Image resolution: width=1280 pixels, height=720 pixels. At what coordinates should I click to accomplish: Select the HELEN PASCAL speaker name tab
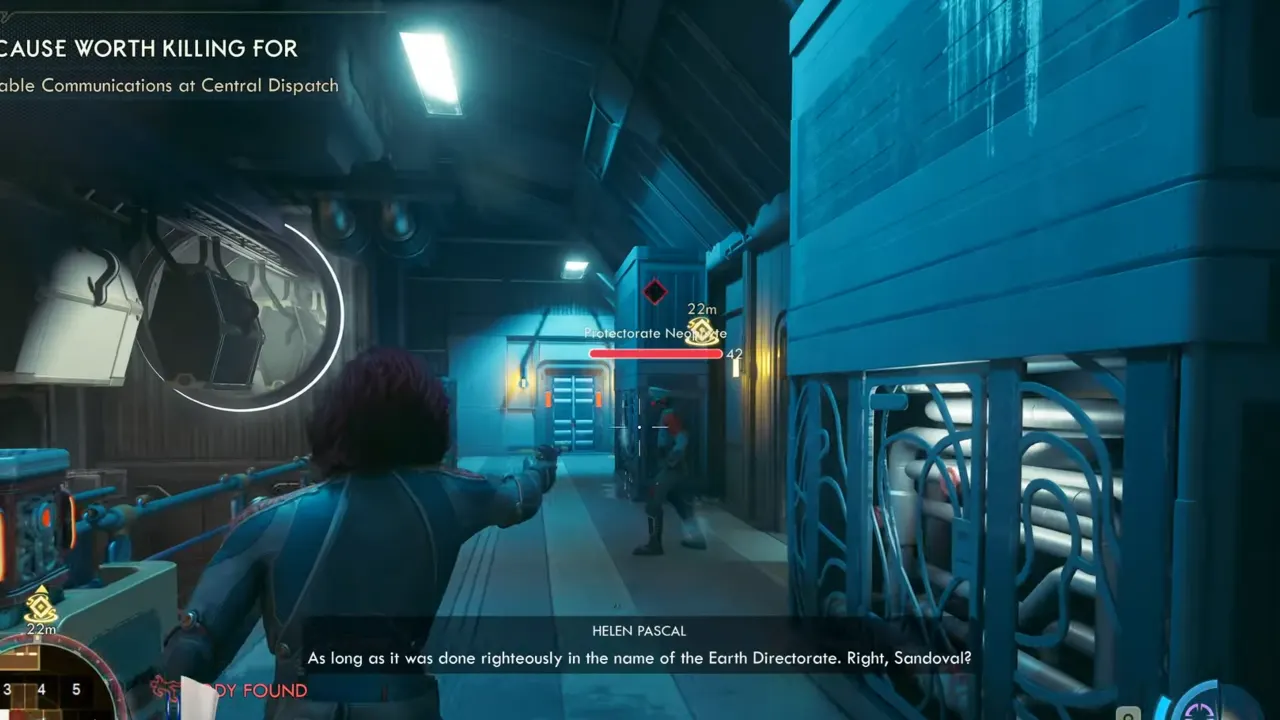[638, 630]
